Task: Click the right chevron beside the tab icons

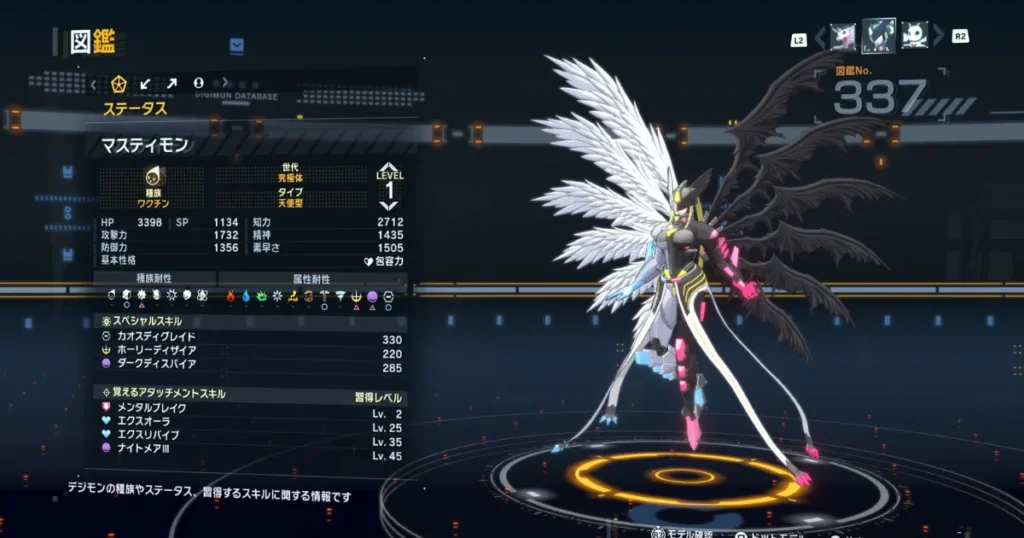Action: [225, 83]
